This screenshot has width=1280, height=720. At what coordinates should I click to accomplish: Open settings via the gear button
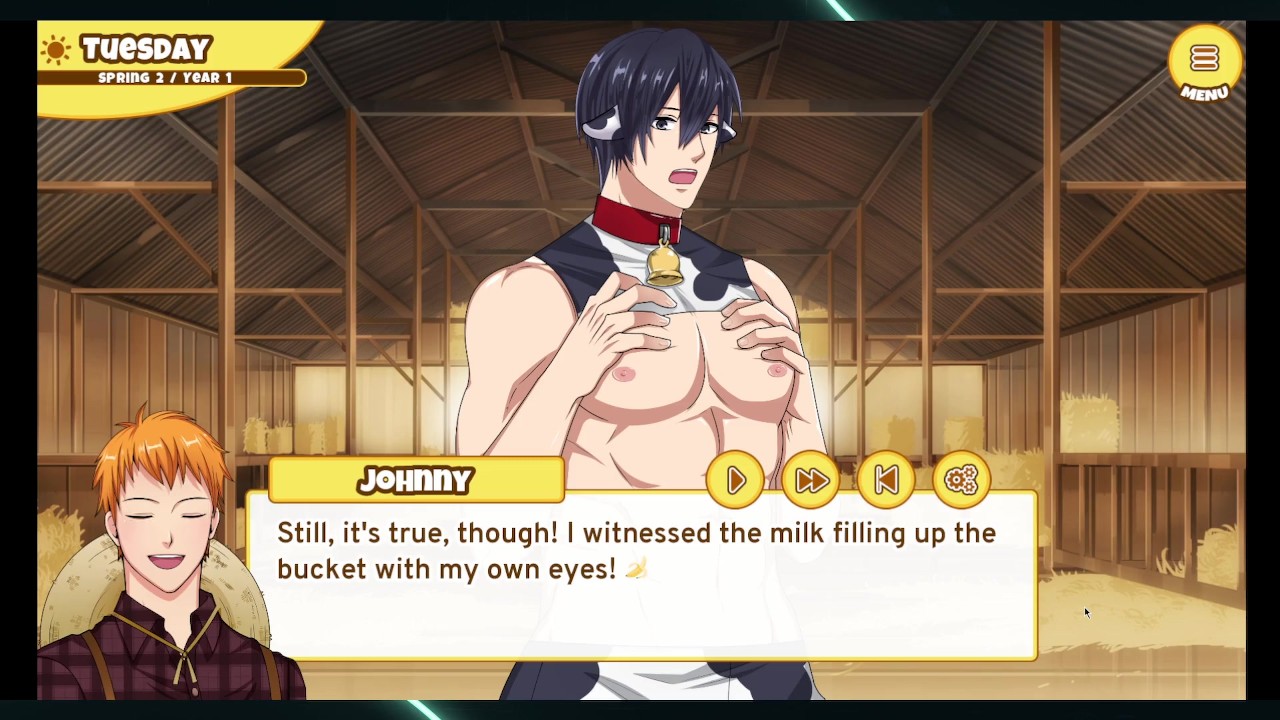point(961,481)
